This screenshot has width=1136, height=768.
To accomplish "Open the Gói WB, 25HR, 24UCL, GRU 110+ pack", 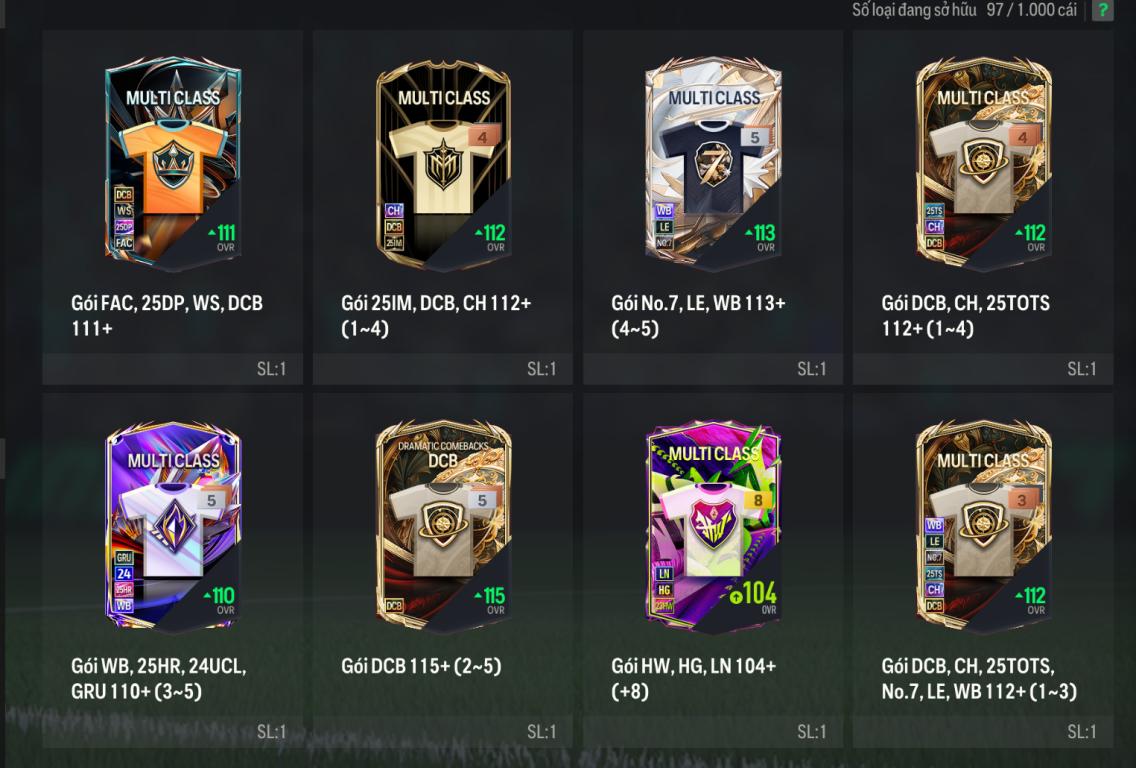I will pyautogui.click(x=173, y=527).
